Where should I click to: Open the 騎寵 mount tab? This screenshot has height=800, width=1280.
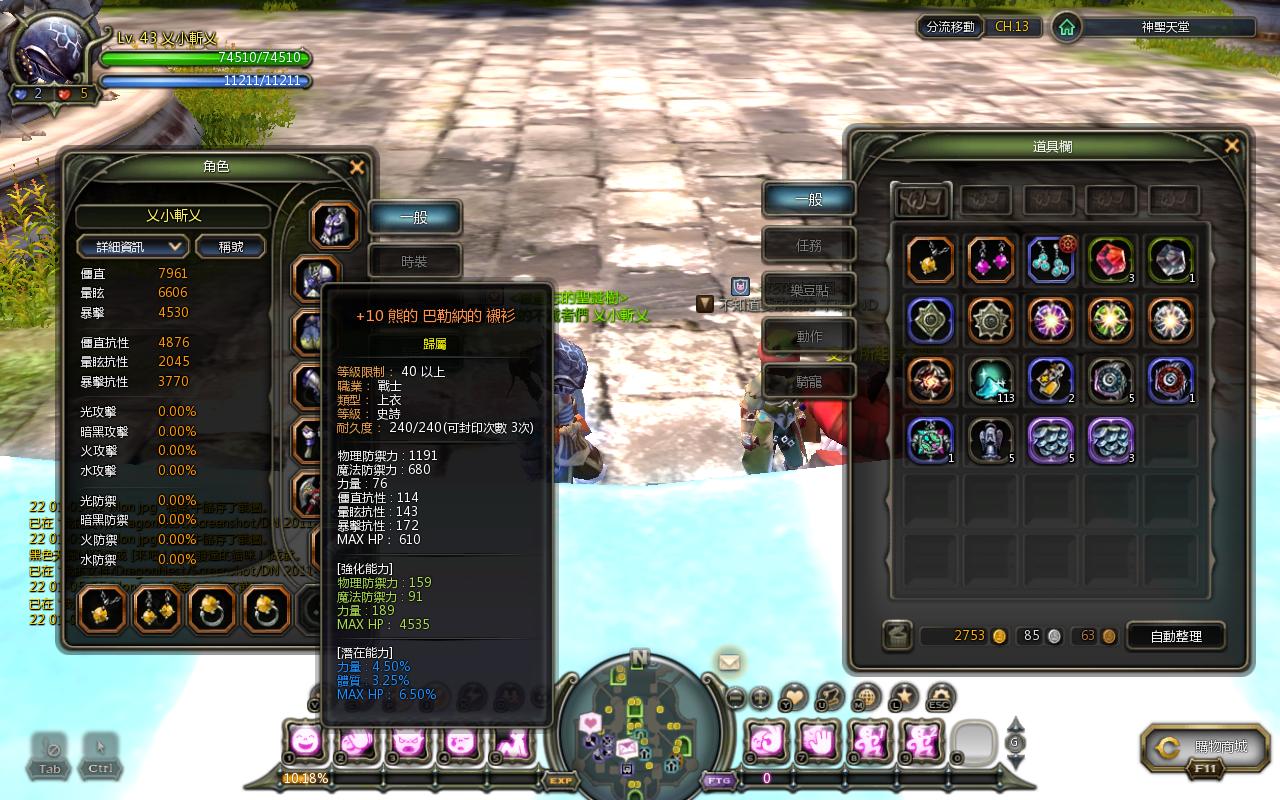point(808,381)
